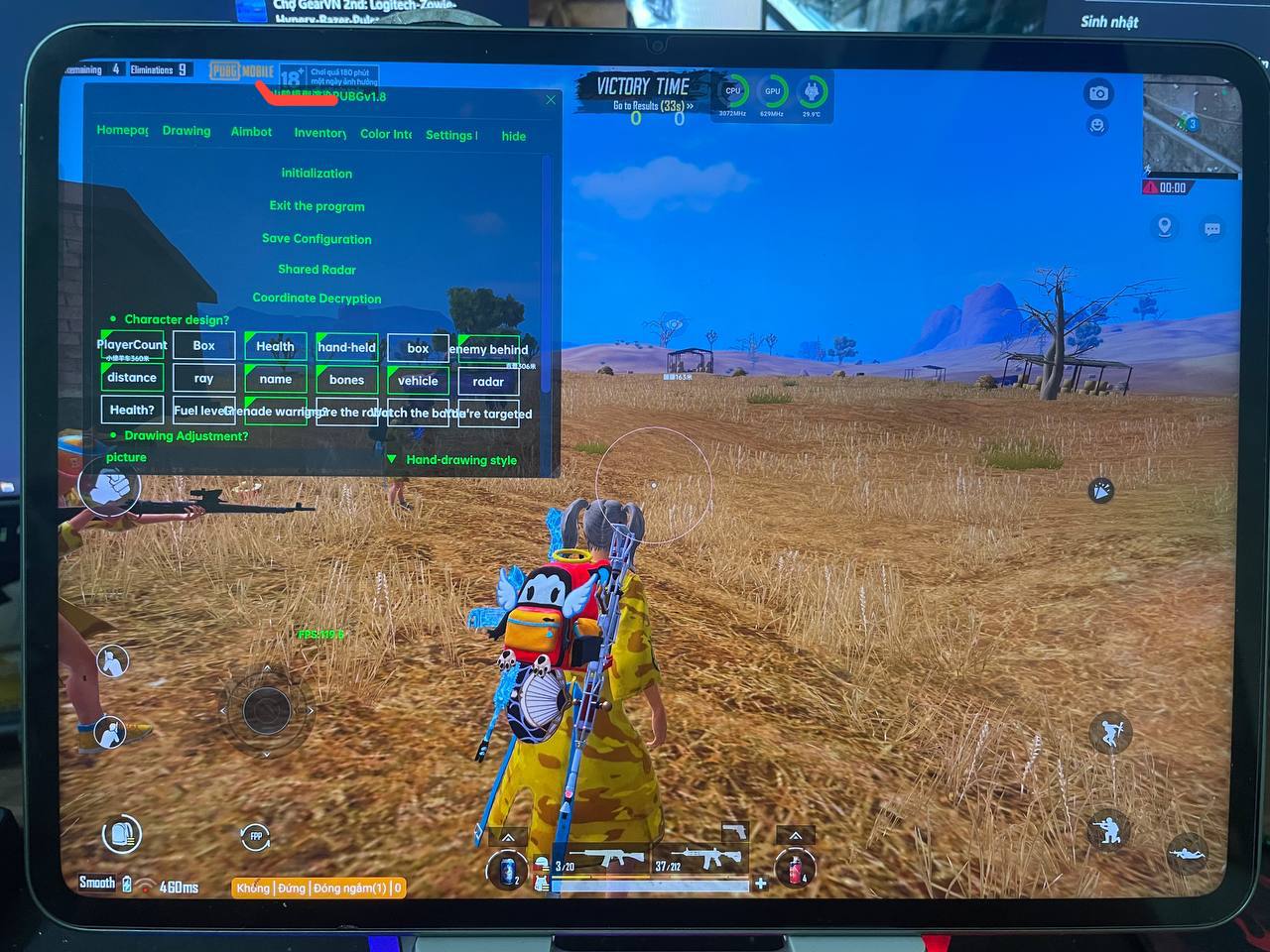
Task: Tap the prone stance button
Action: pyautogui.click(x=1187, y=853)
